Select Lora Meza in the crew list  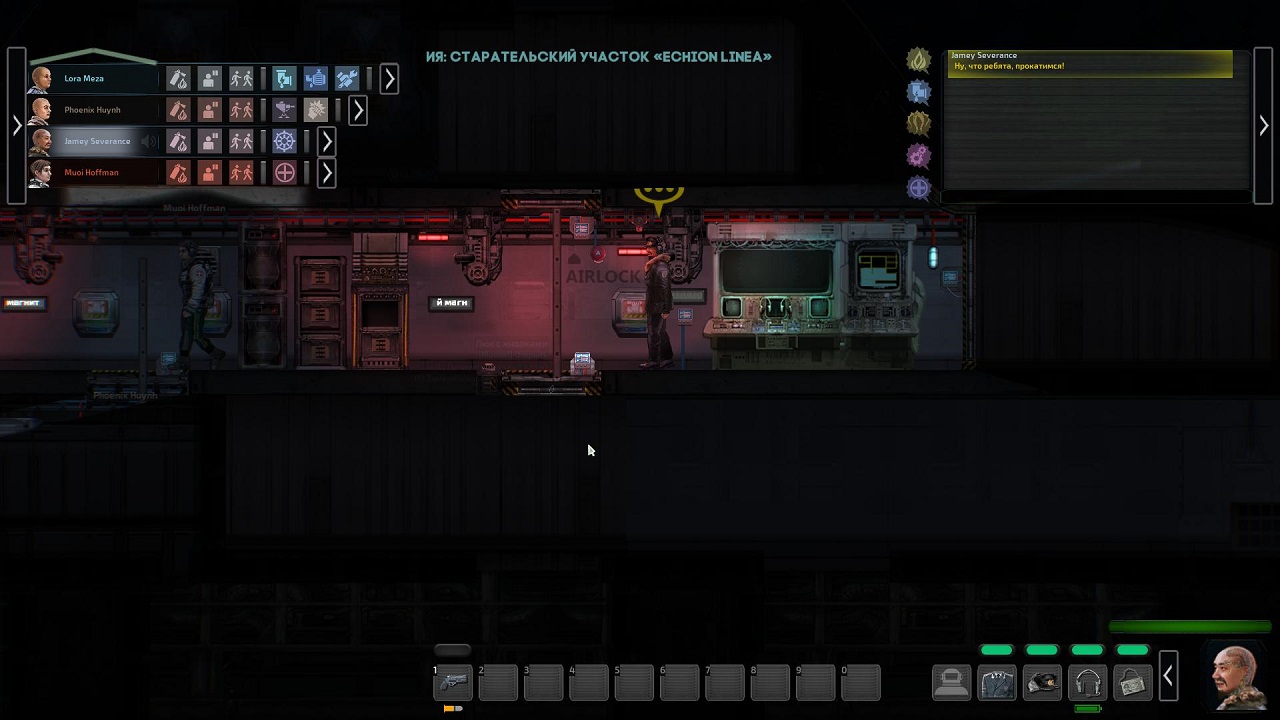85,78
